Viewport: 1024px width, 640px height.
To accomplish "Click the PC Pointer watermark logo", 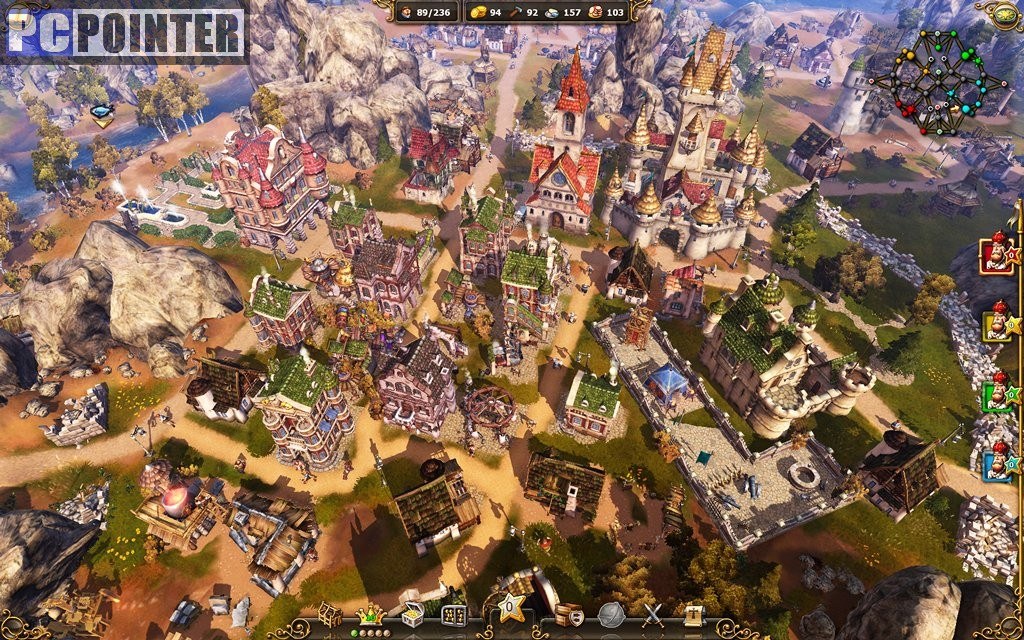I will pyautogui.click(x=124, y=33).
